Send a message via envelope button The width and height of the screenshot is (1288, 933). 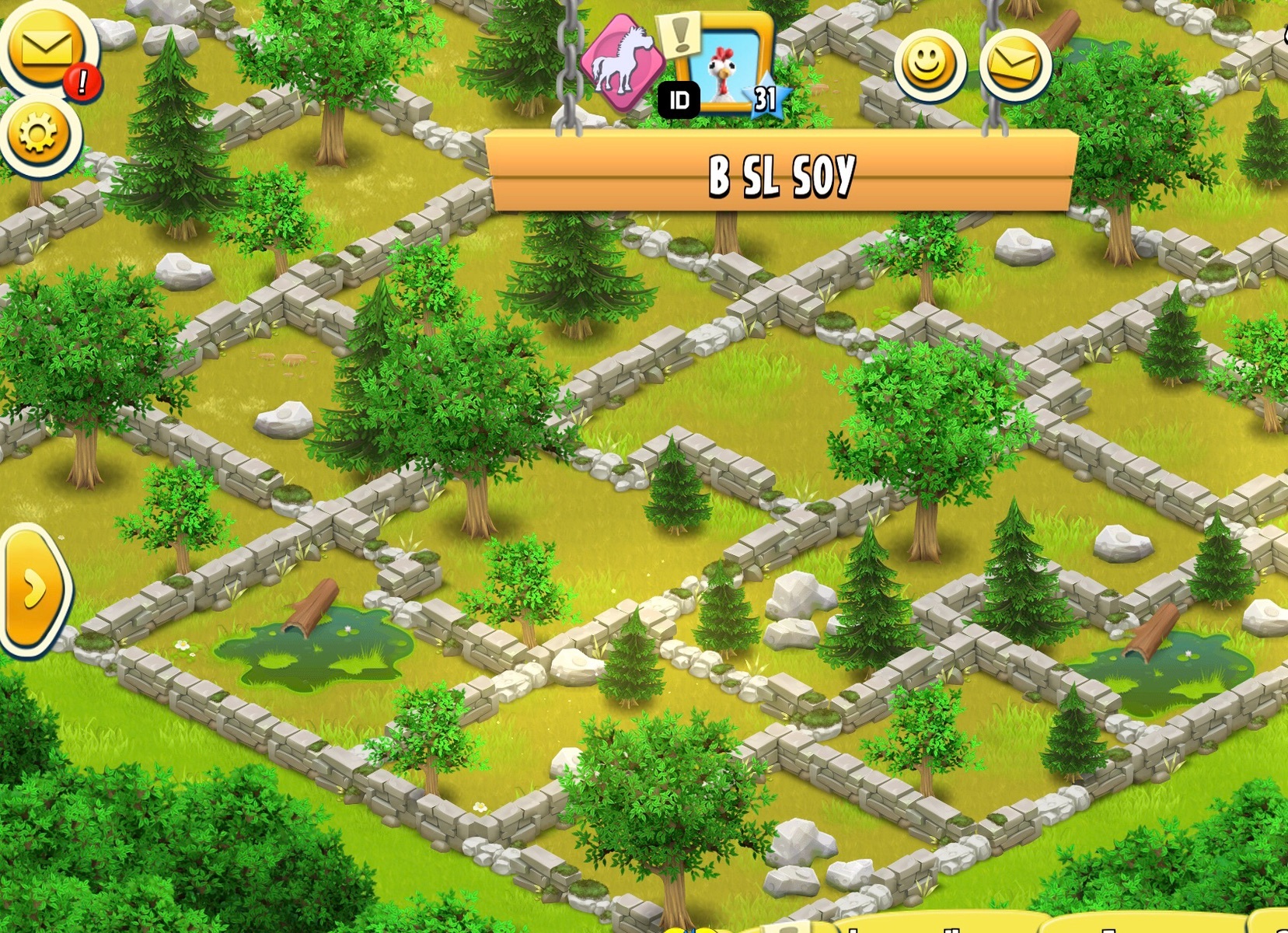tap(1015, 65)
